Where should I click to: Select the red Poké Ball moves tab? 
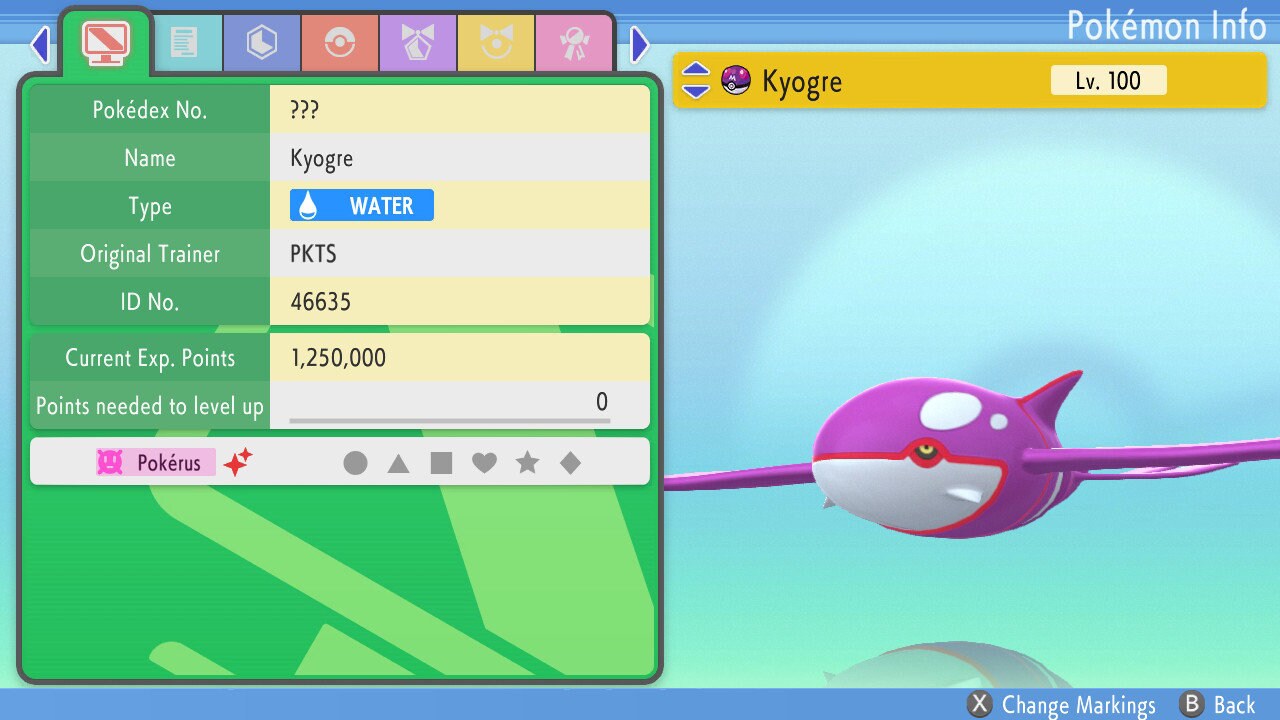click(x=340, y=42)
